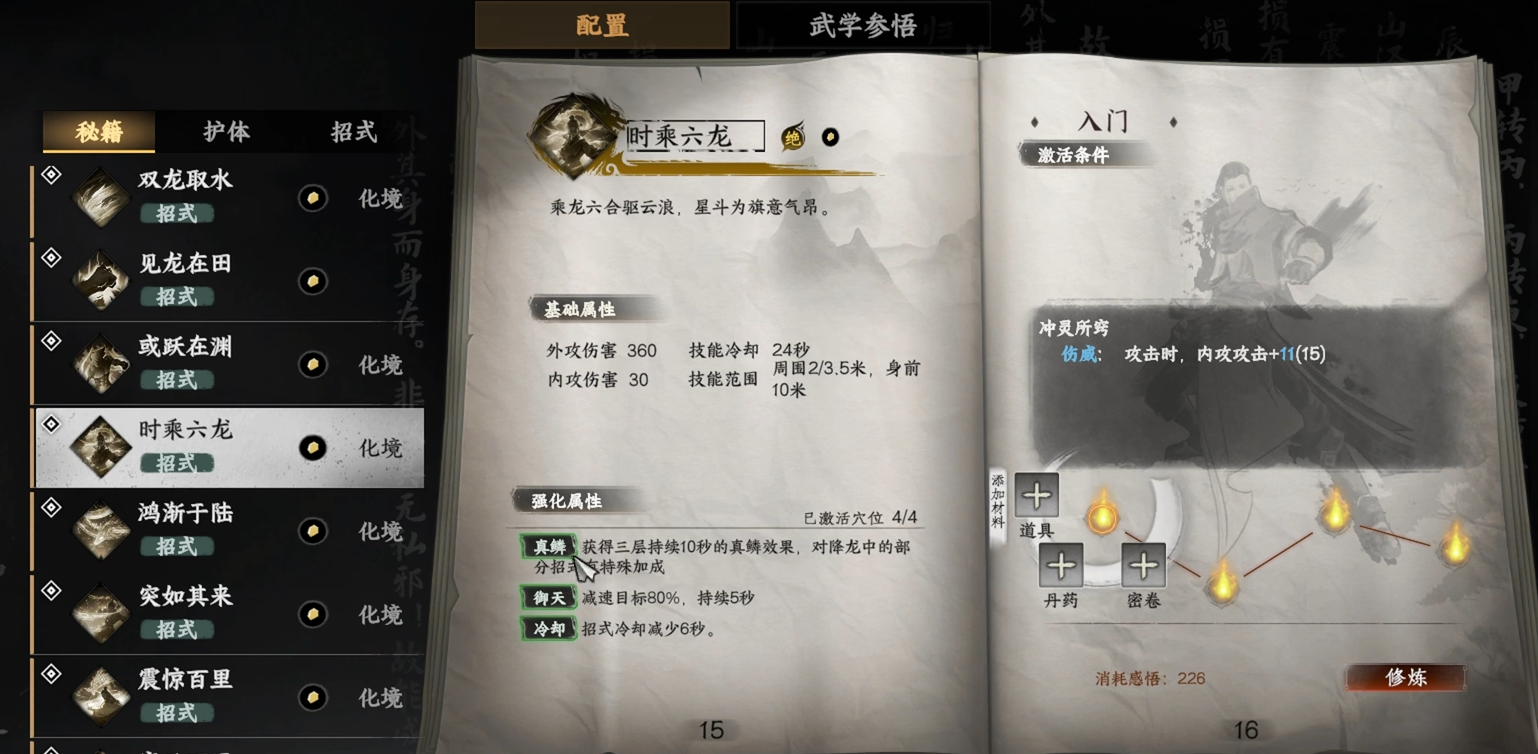Click the 双龙取水 skill thumbnail
The width and height of the screenshot is (1538, 754).
[x=101, y=197]
